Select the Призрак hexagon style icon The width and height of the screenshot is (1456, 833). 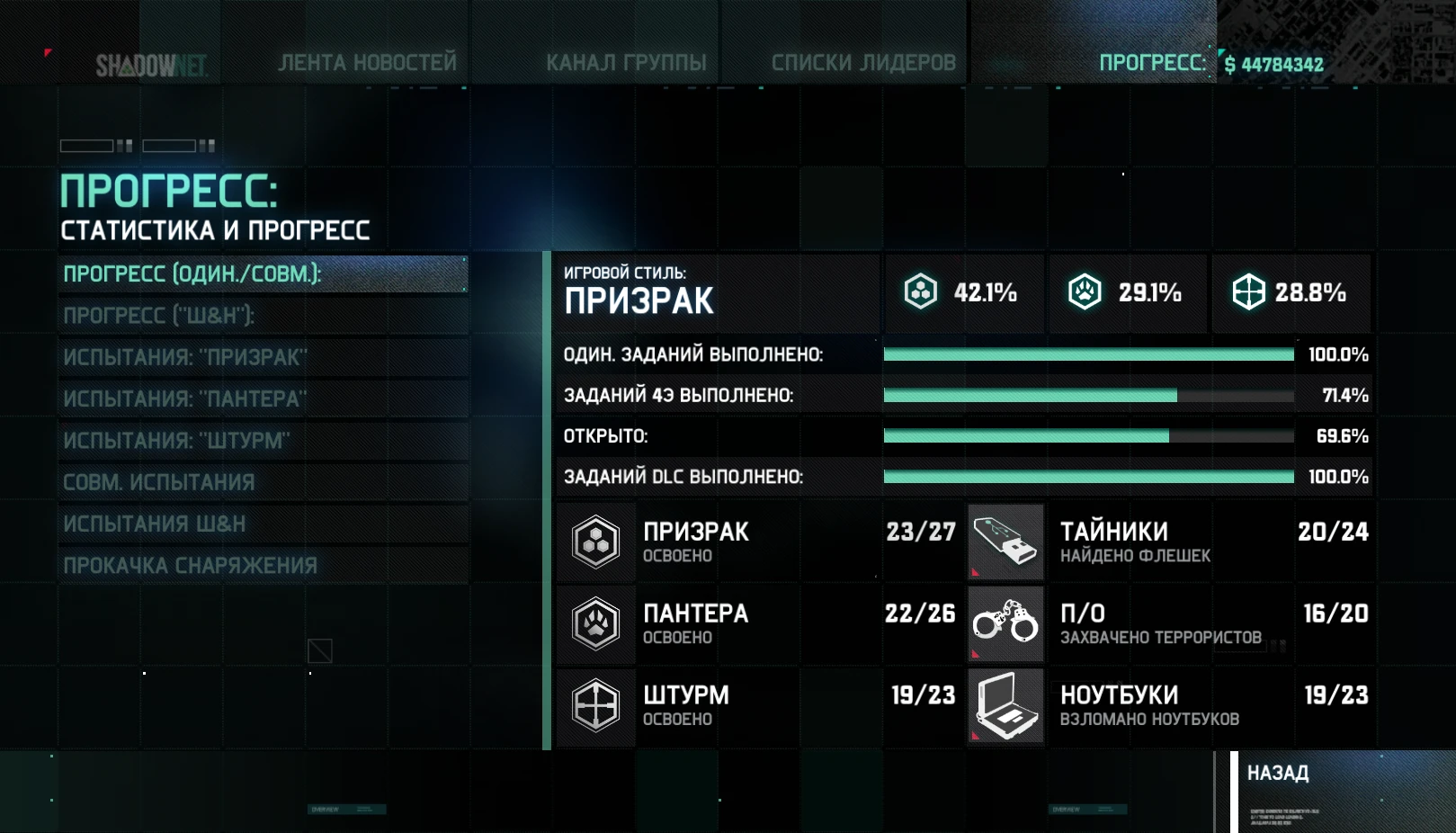tap(595, 542)
